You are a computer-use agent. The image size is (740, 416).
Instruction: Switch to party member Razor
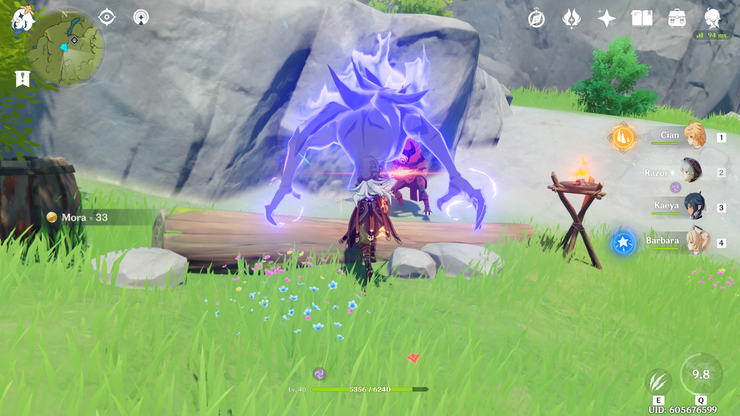[691, 171]
